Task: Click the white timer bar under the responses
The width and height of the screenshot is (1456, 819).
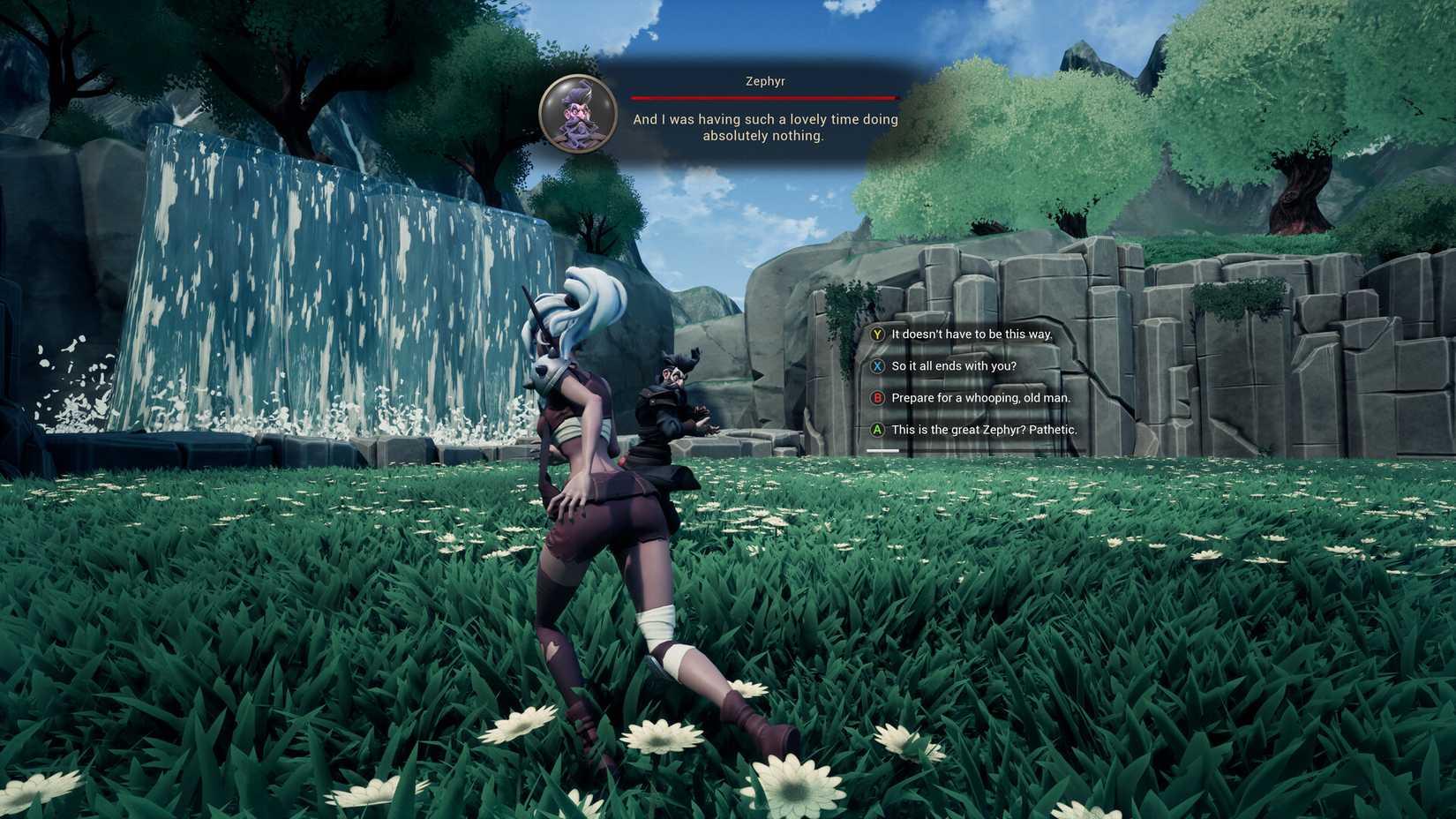Action: [x=884, y=450]
